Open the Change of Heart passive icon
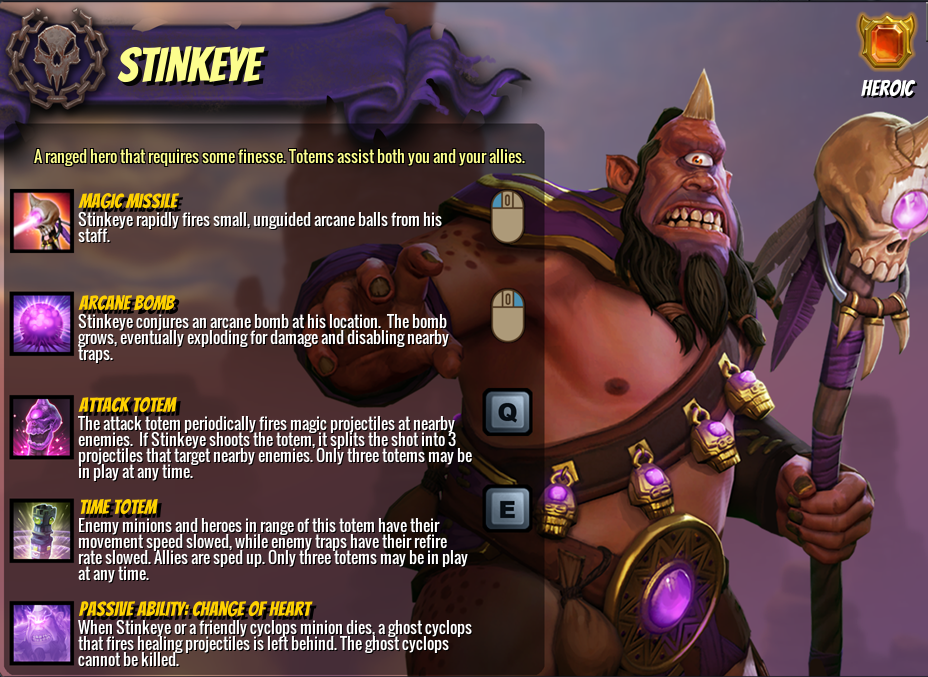 tap(42, 632)
